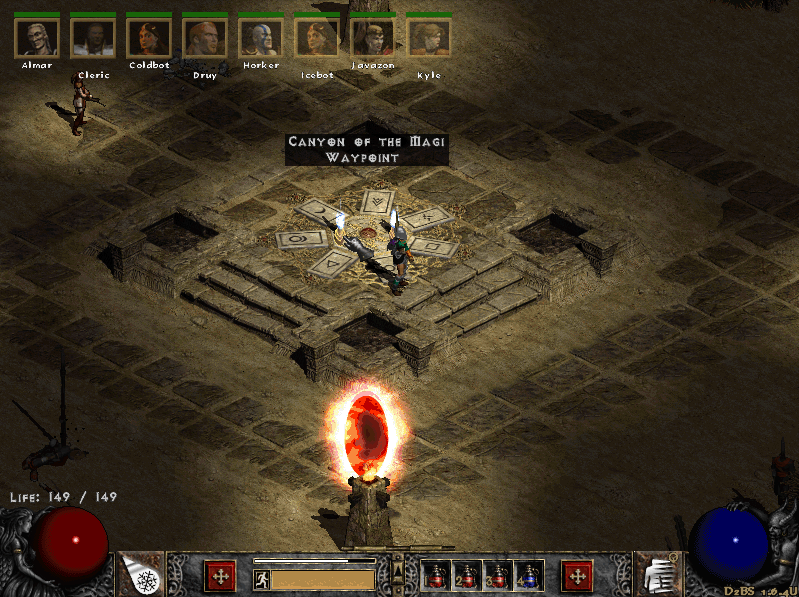Click the Kyle party portrait
Viewport: 799px width, 597px height.
pyautogui.click(x=429, y=38)
